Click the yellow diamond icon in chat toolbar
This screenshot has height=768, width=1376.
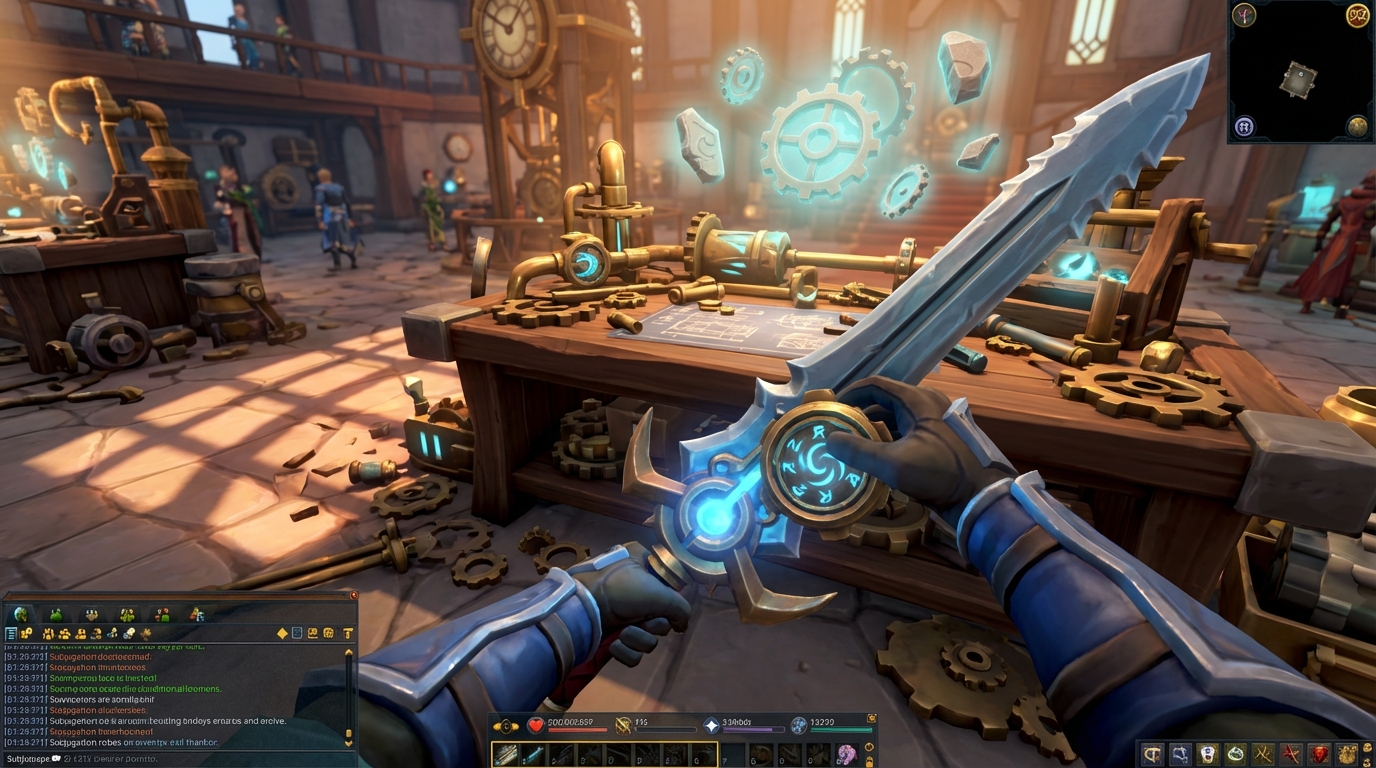(282, 633)
